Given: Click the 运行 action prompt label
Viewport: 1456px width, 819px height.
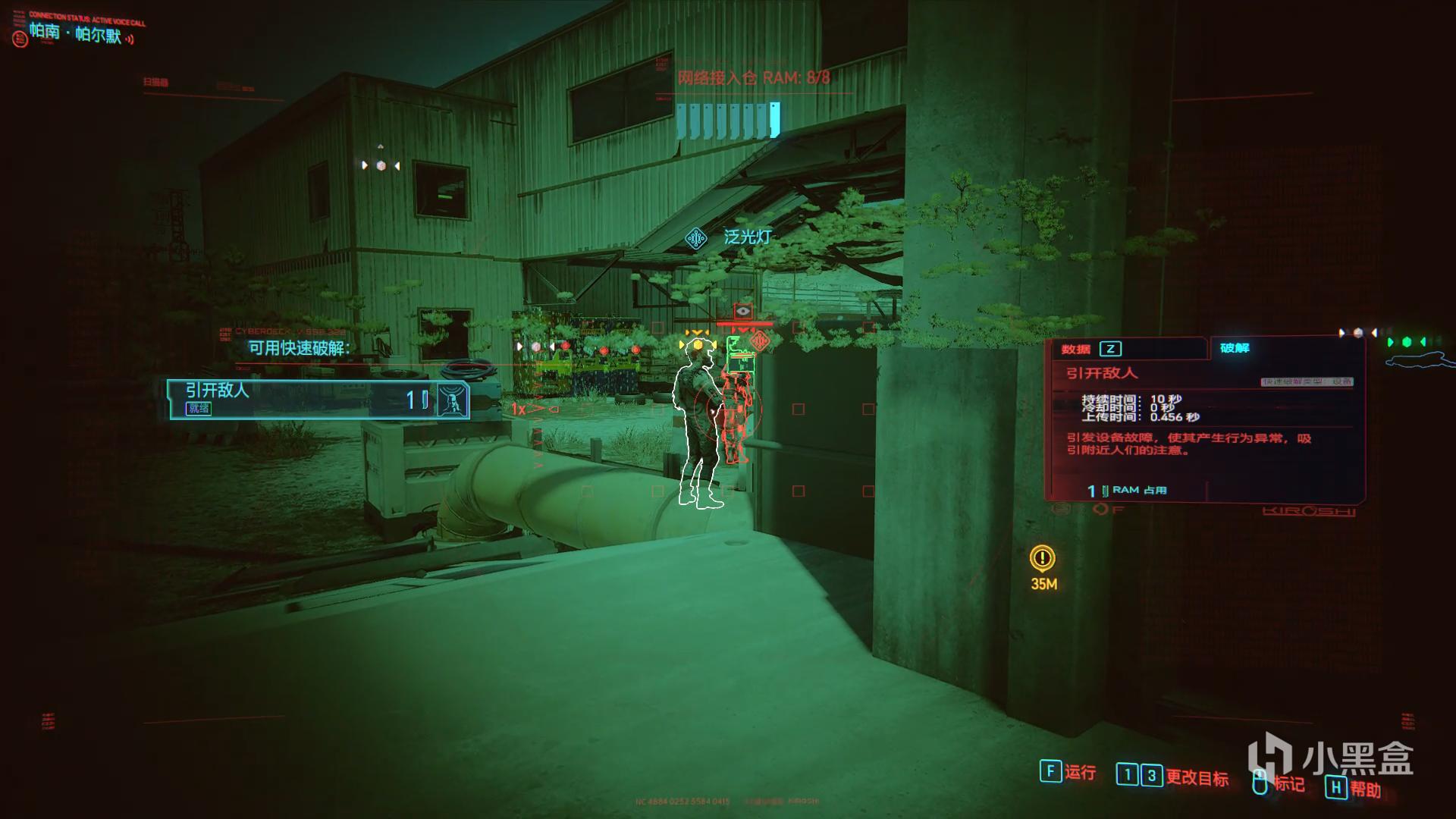Looking at the screenshot, I should (1080, 772).
